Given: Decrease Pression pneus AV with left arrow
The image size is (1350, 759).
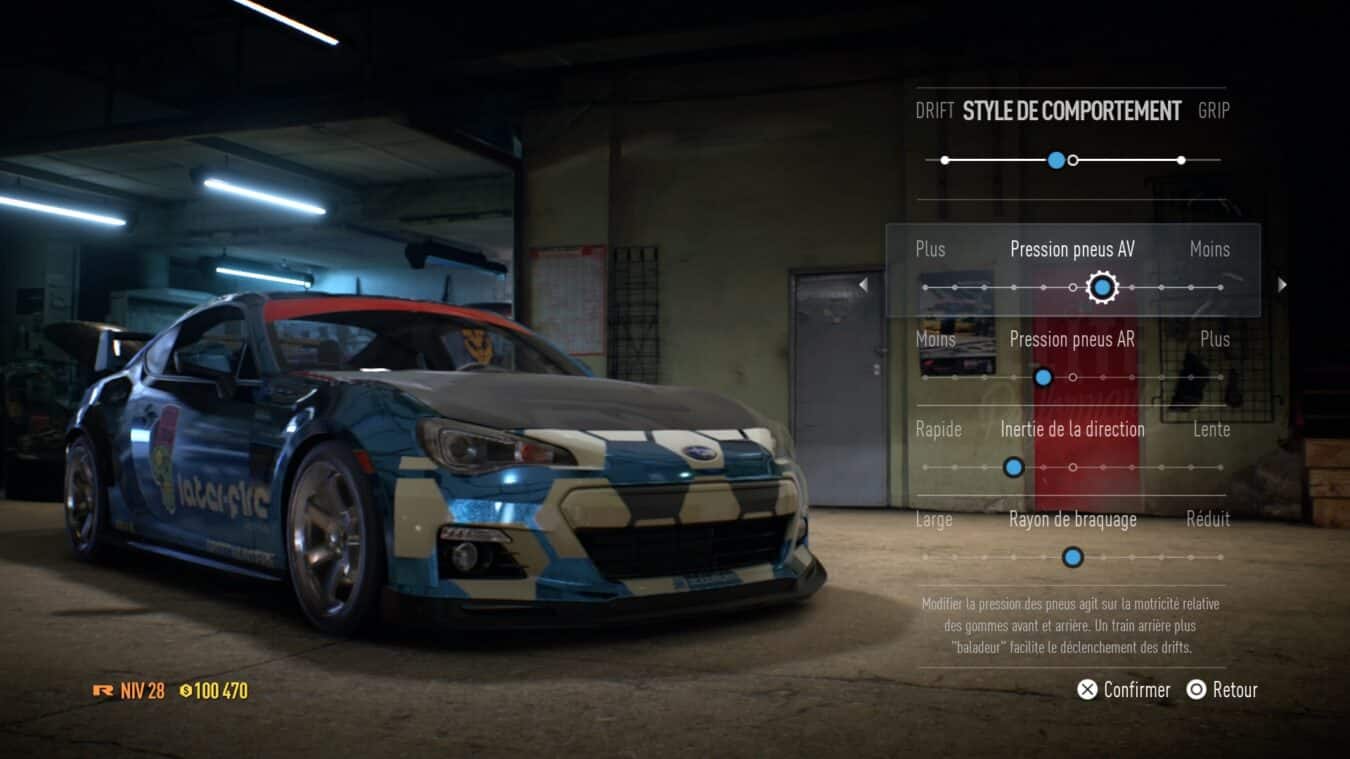Looking at the screenshot, I should [863, 286].
